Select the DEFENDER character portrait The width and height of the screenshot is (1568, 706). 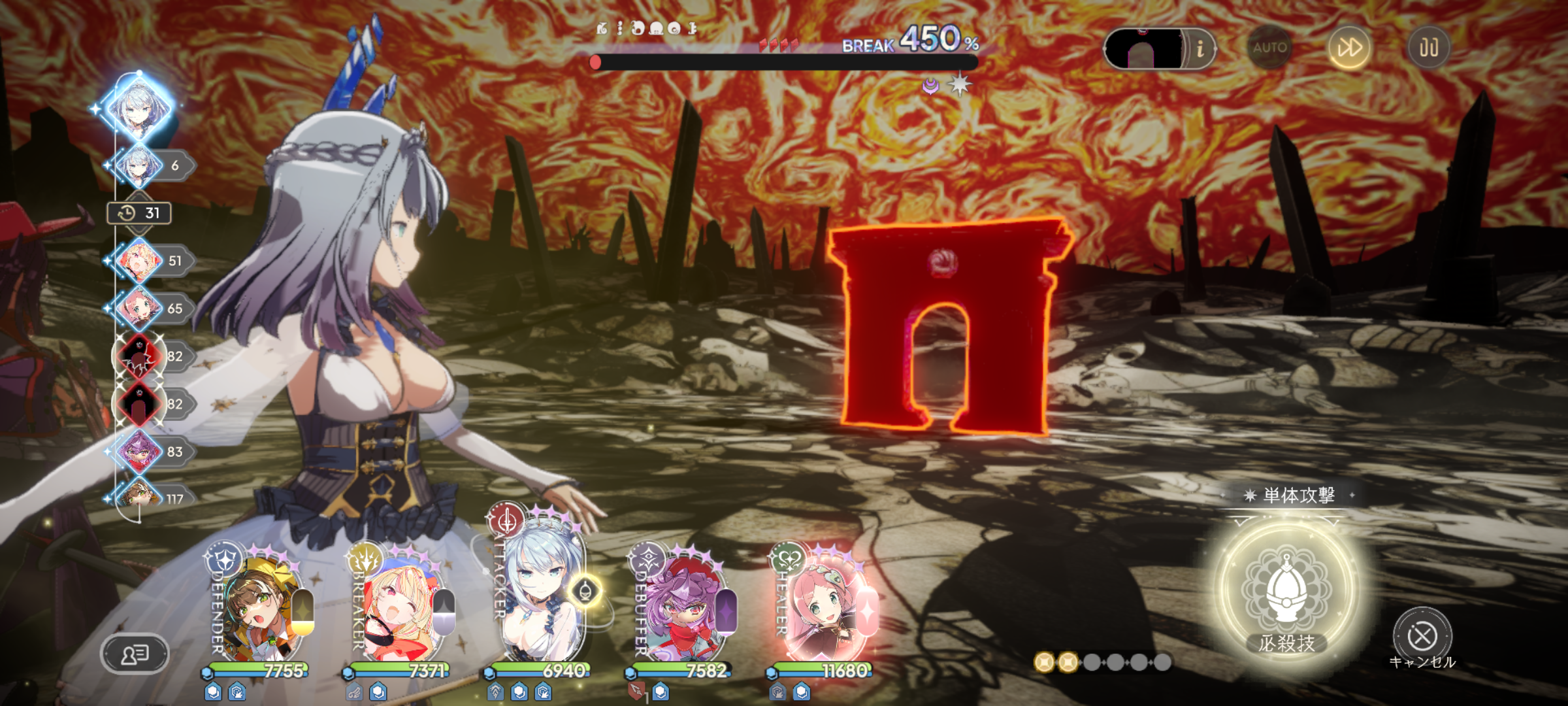point(261,611)
